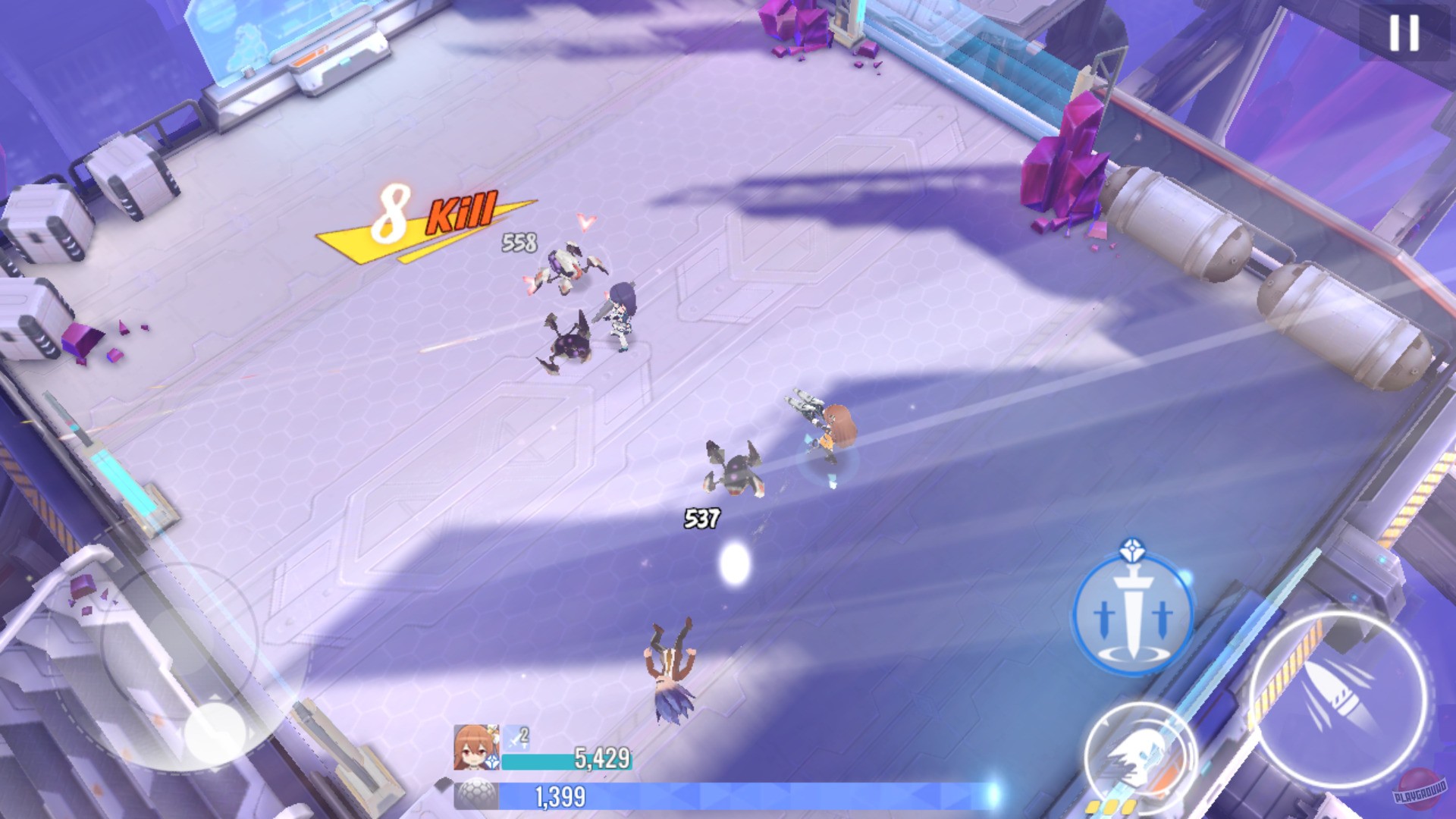Click the grey sphere boss icon
This screenshot has width=1456, height=819.
coord(474,792)
